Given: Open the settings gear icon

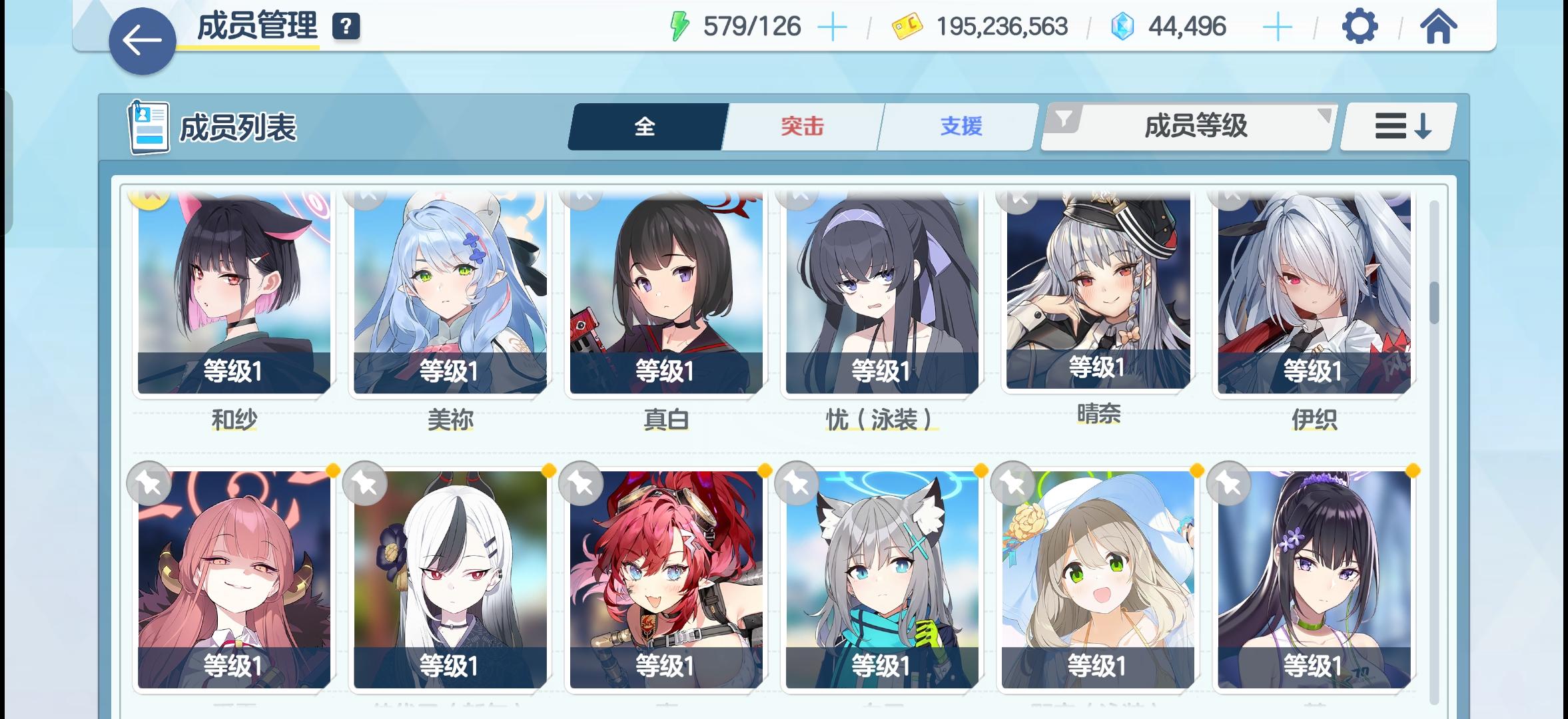Looking at the screenshot, I should coord(1362,27).
